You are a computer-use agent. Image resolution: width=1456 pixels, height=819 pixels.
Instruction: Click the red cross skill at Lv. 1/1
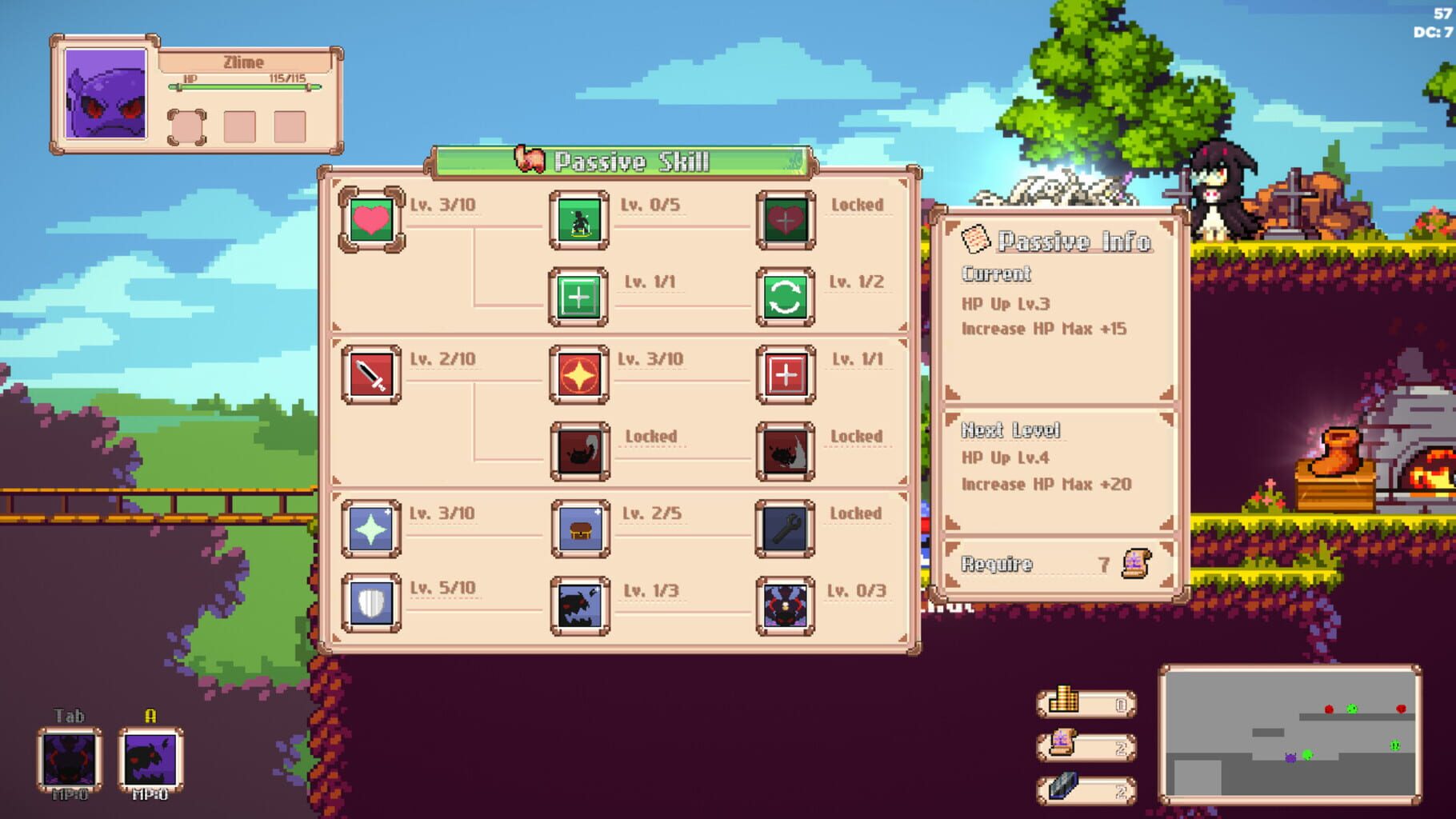click(784, 375)
